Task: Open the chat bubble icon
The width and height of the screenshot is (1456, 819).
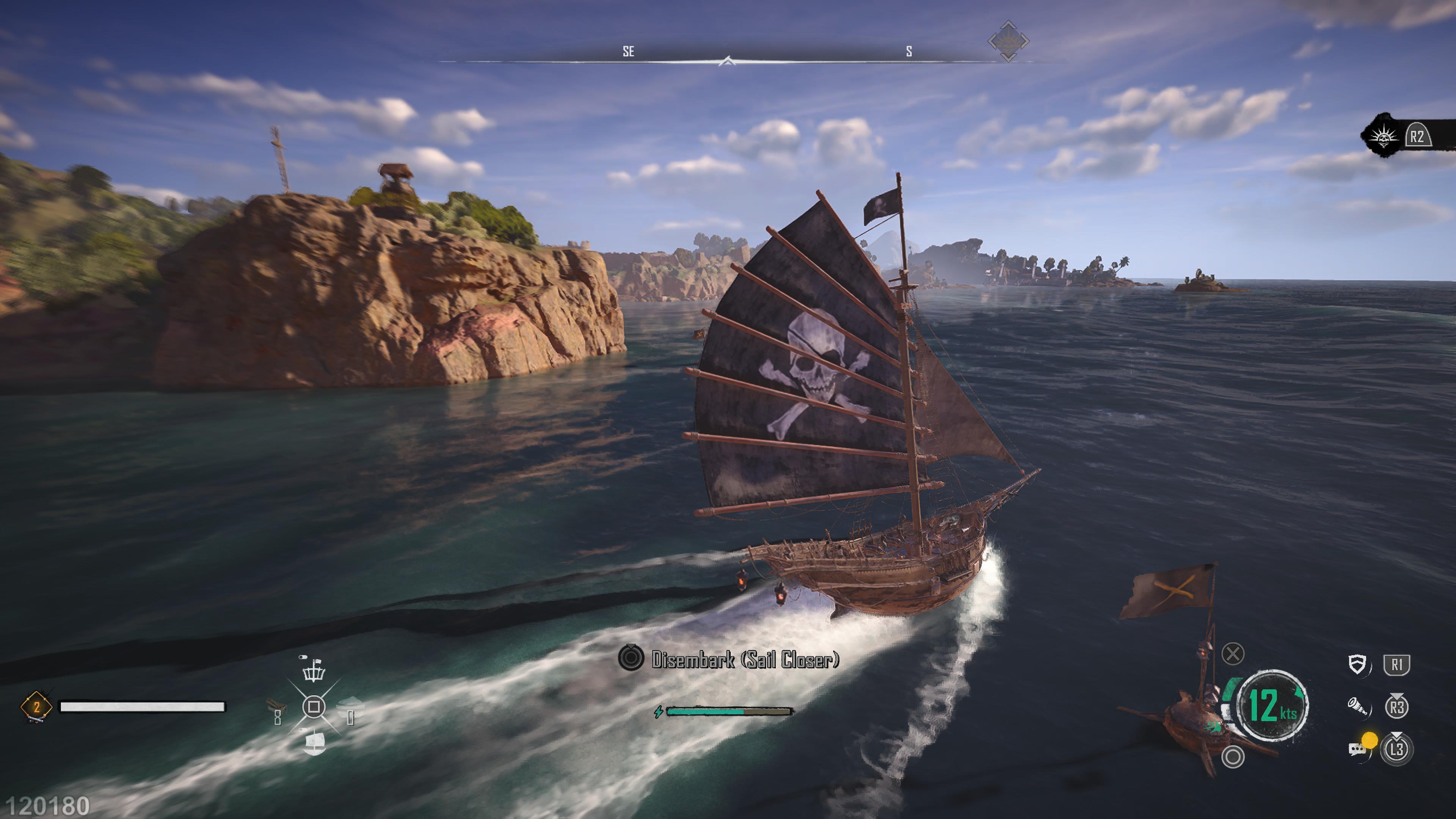Action: (x=1357, y=749)
